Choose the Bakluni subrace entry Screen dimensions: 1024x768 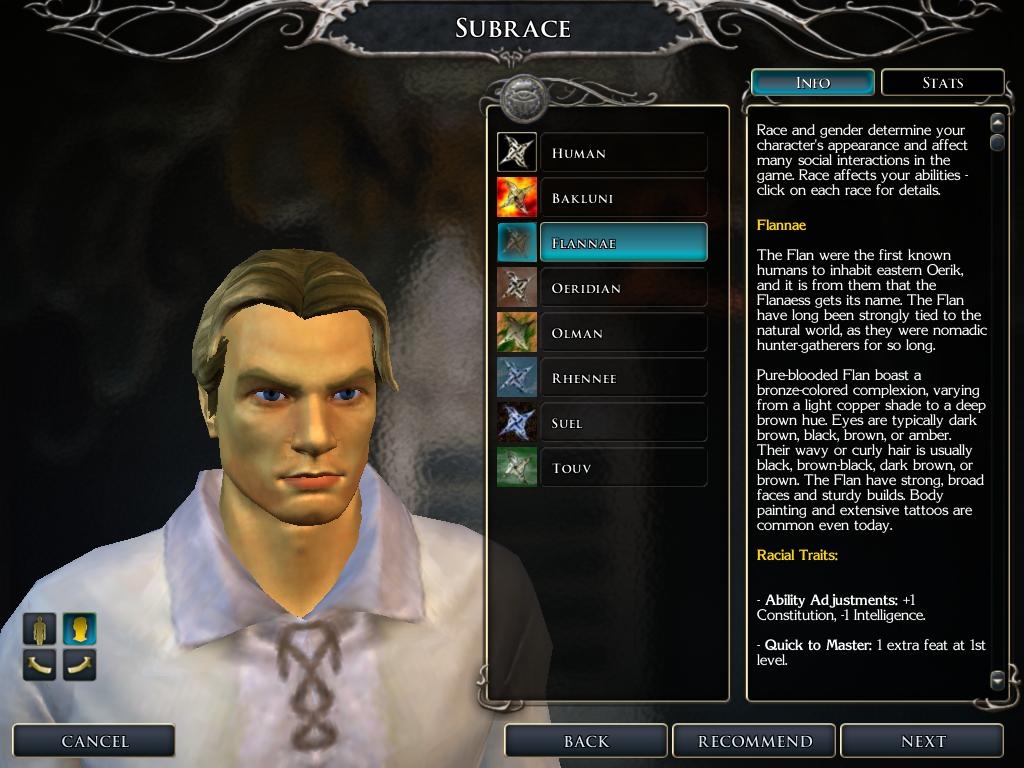click(x=623, y=198)
